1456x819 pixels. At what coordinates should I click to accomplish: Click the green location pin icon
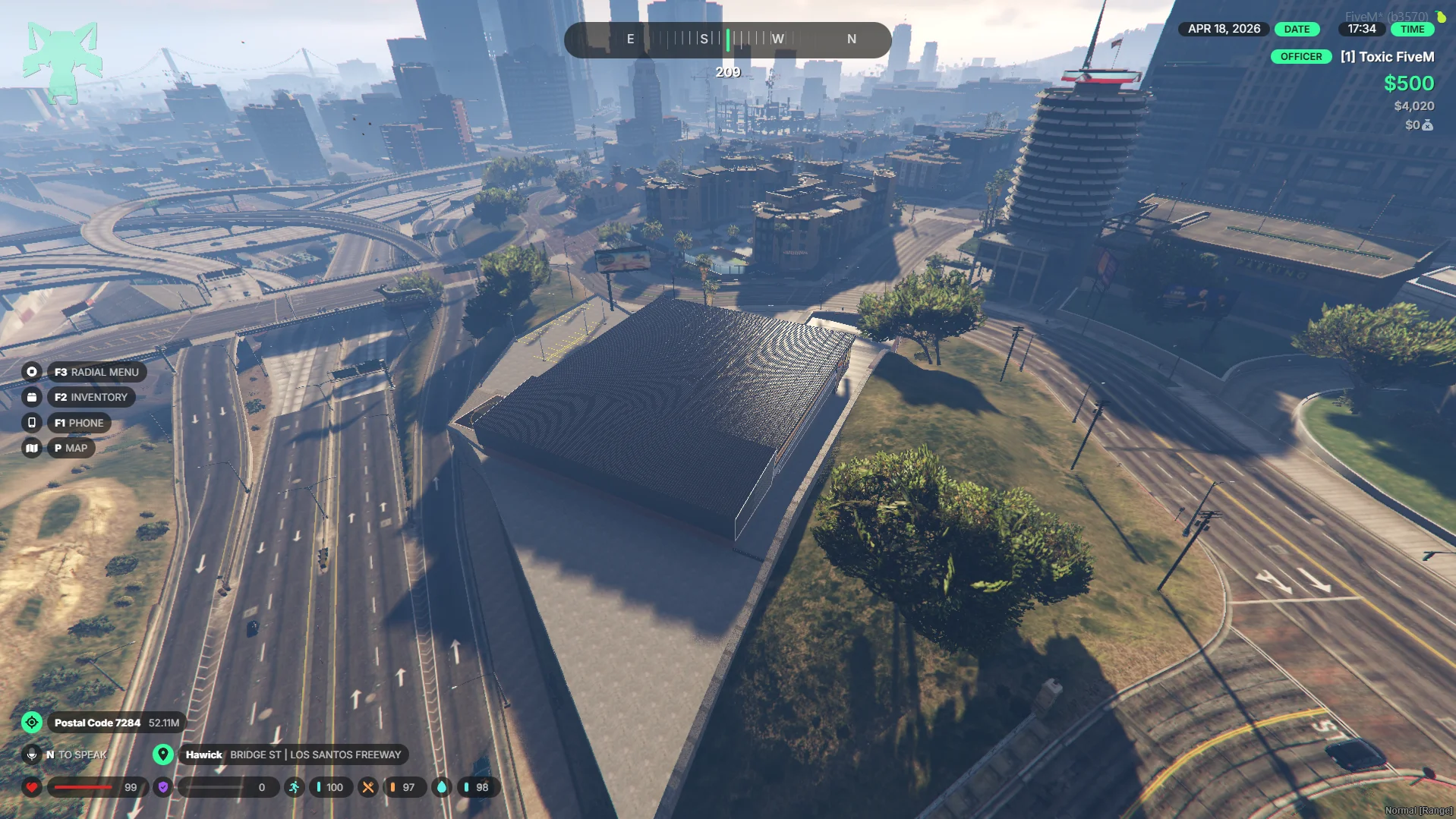coord(162,754)
